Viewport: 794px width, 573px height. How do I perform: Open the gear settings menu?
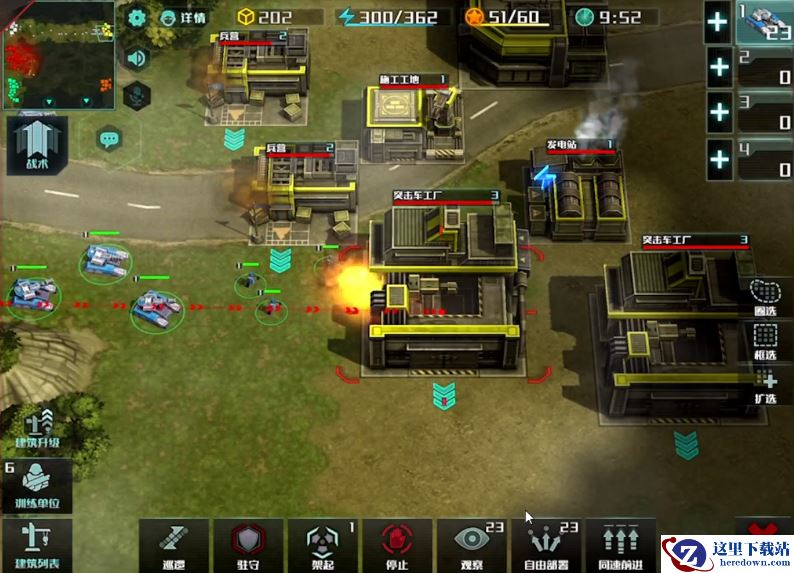point(137,17)
